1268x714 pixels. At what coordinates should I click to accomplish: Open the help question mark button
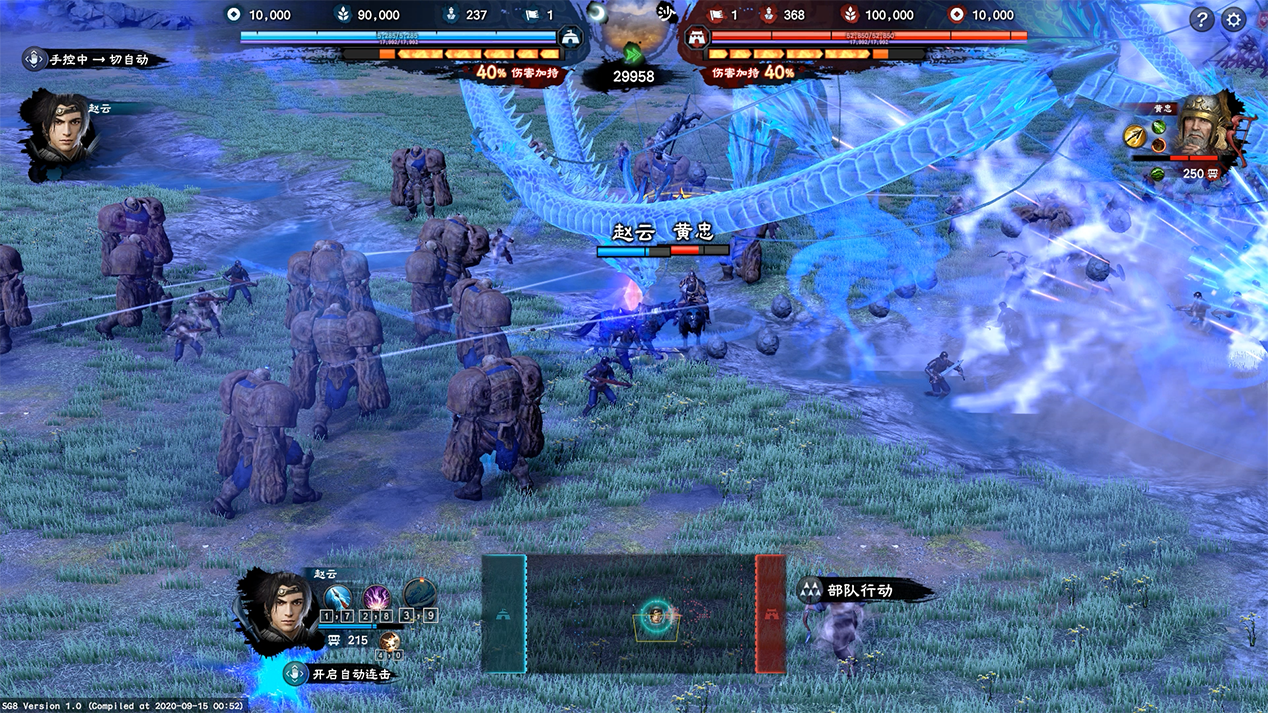(1202, 19)
